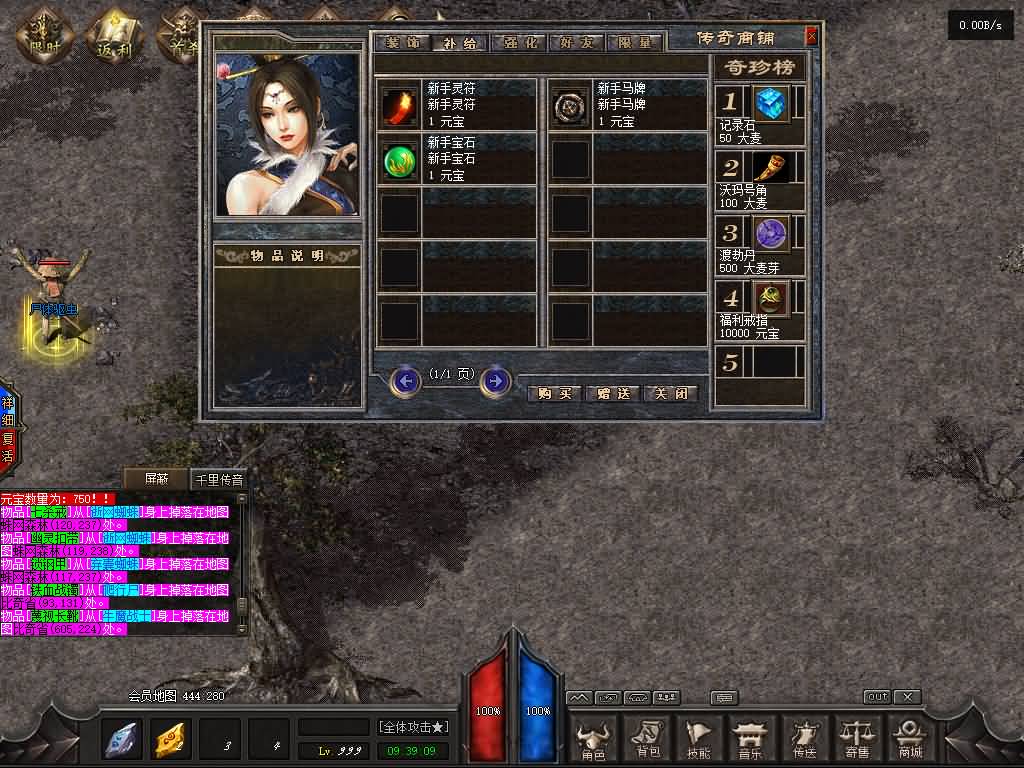
Task: Close the 传奇商铺 shop window
Action: 811,37
